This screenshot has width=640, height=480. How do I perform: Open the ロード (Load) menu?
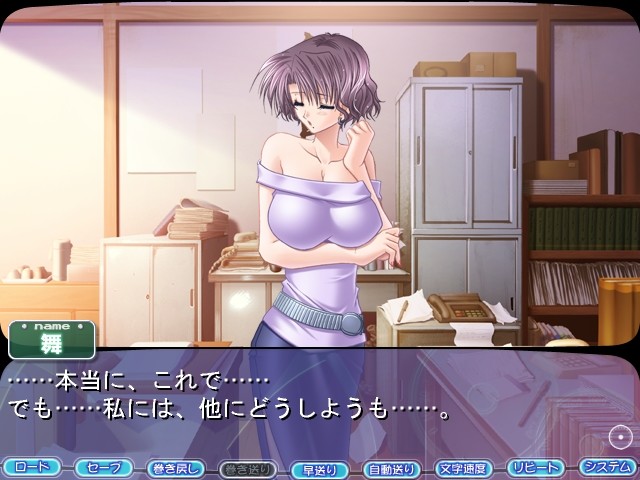[x=32, y=467]
